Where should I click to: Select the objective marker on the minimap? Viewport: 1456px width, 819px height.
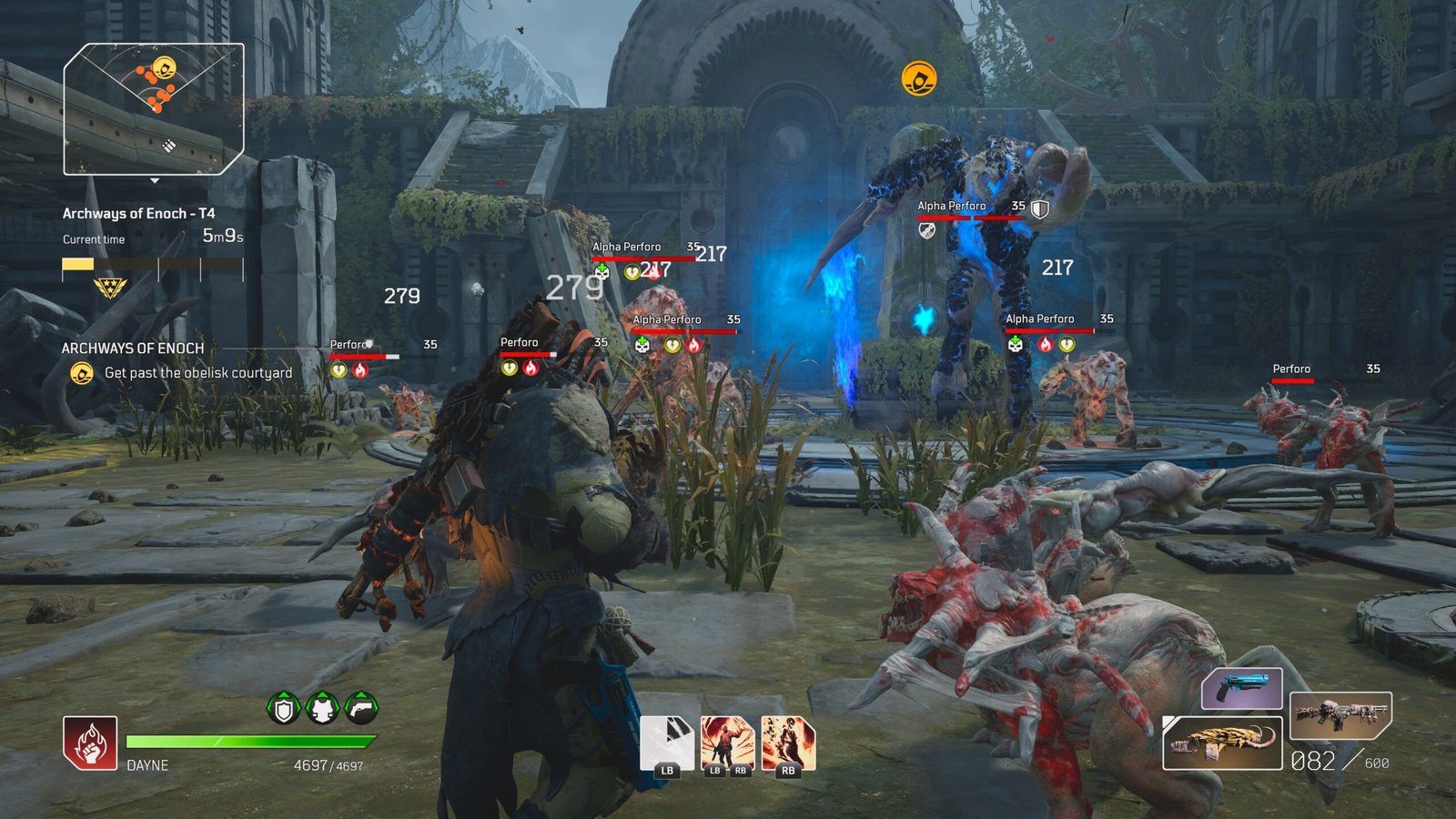165,67
